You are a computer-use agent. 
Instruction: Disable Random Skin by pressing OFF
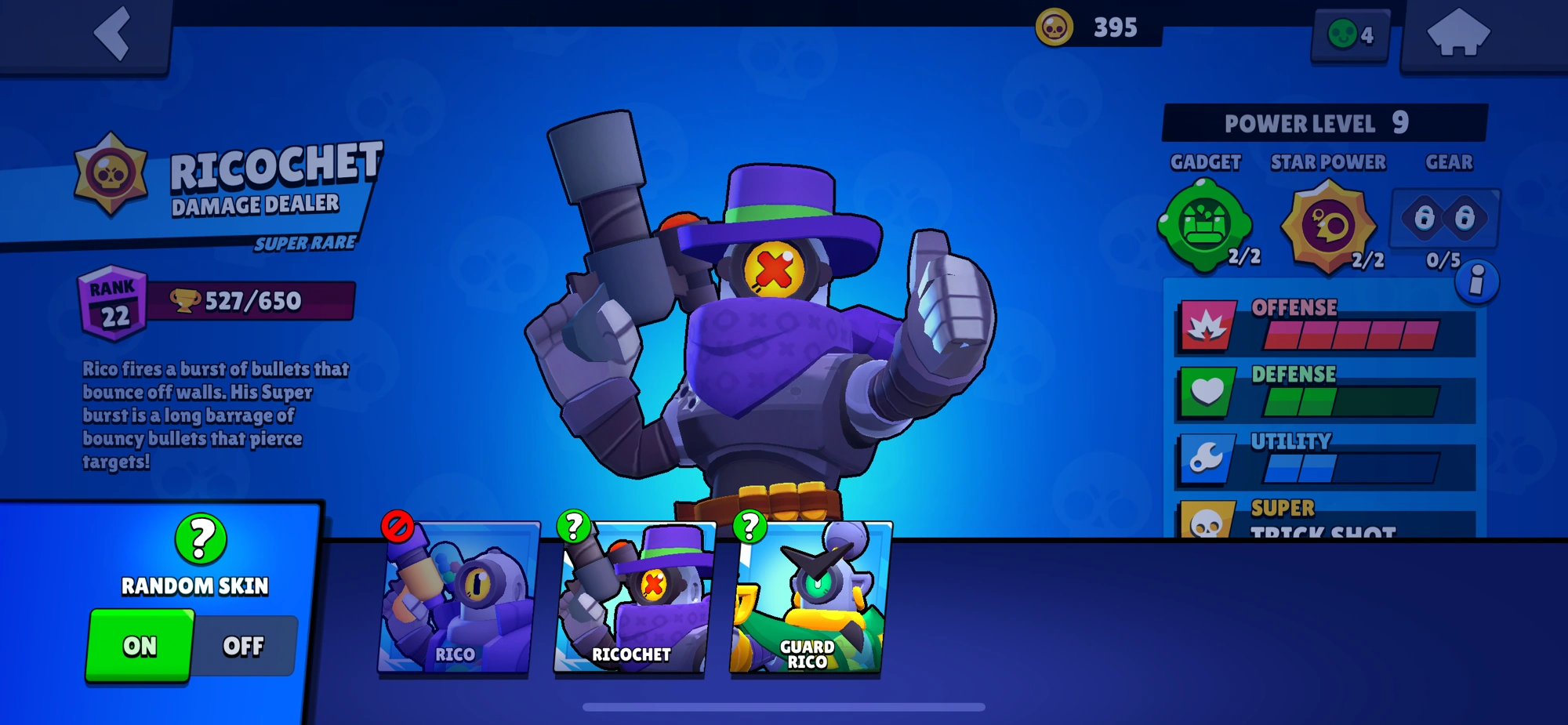coord(245,646)
